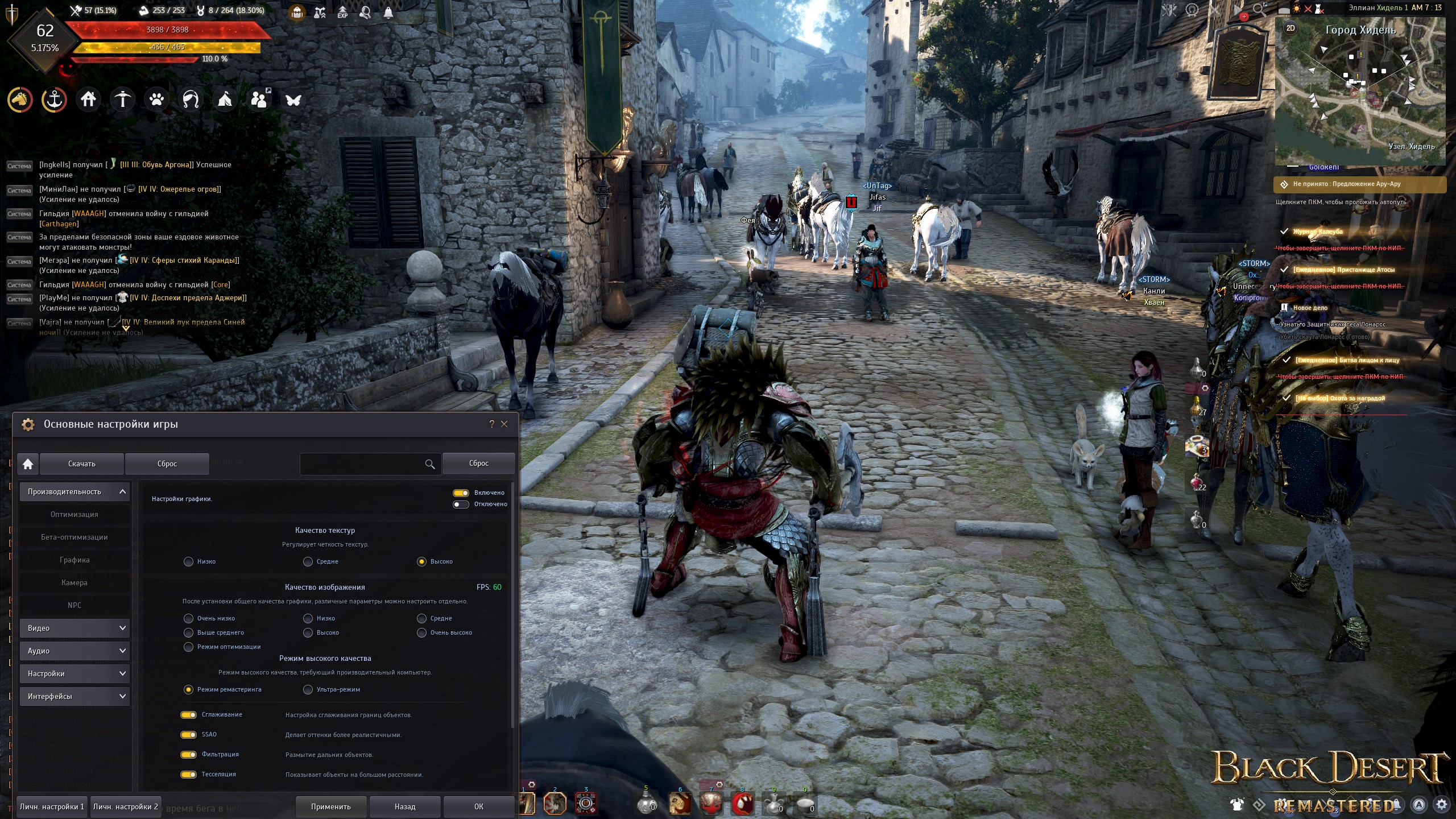
Task: Set texture quality to Низко
Action: tap(189, 562)
